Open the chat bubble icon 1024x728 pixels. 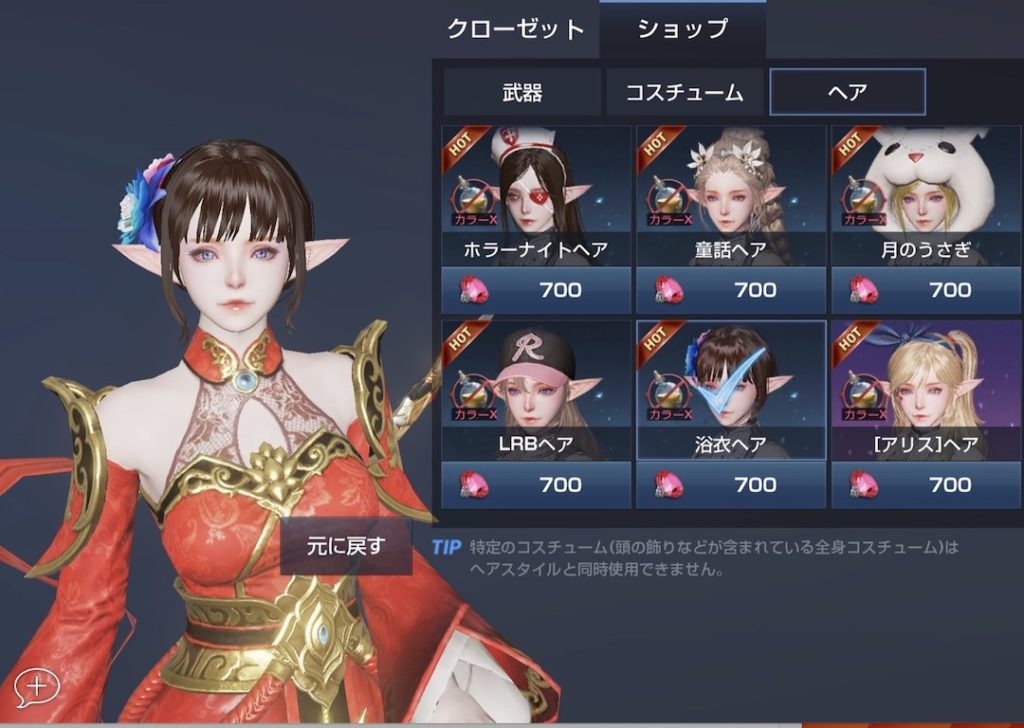tap(36, 686)
